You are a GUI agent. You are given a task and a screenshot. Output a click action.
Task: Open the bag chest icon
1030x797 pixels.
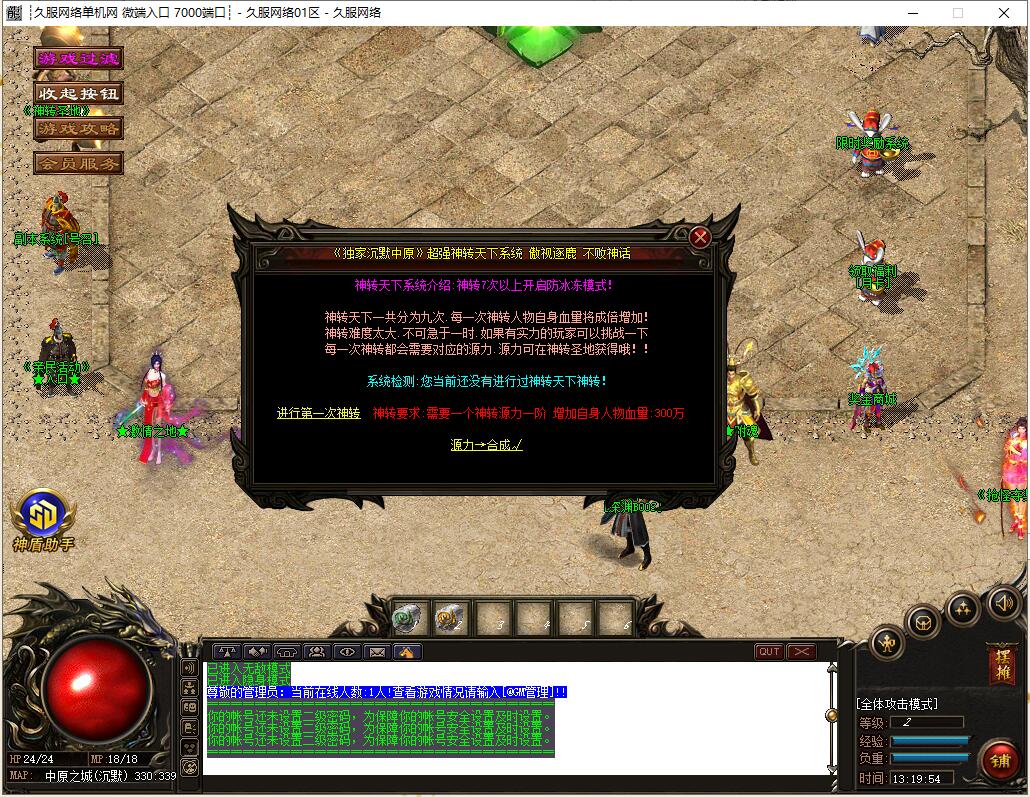click(x=923, y=621)
